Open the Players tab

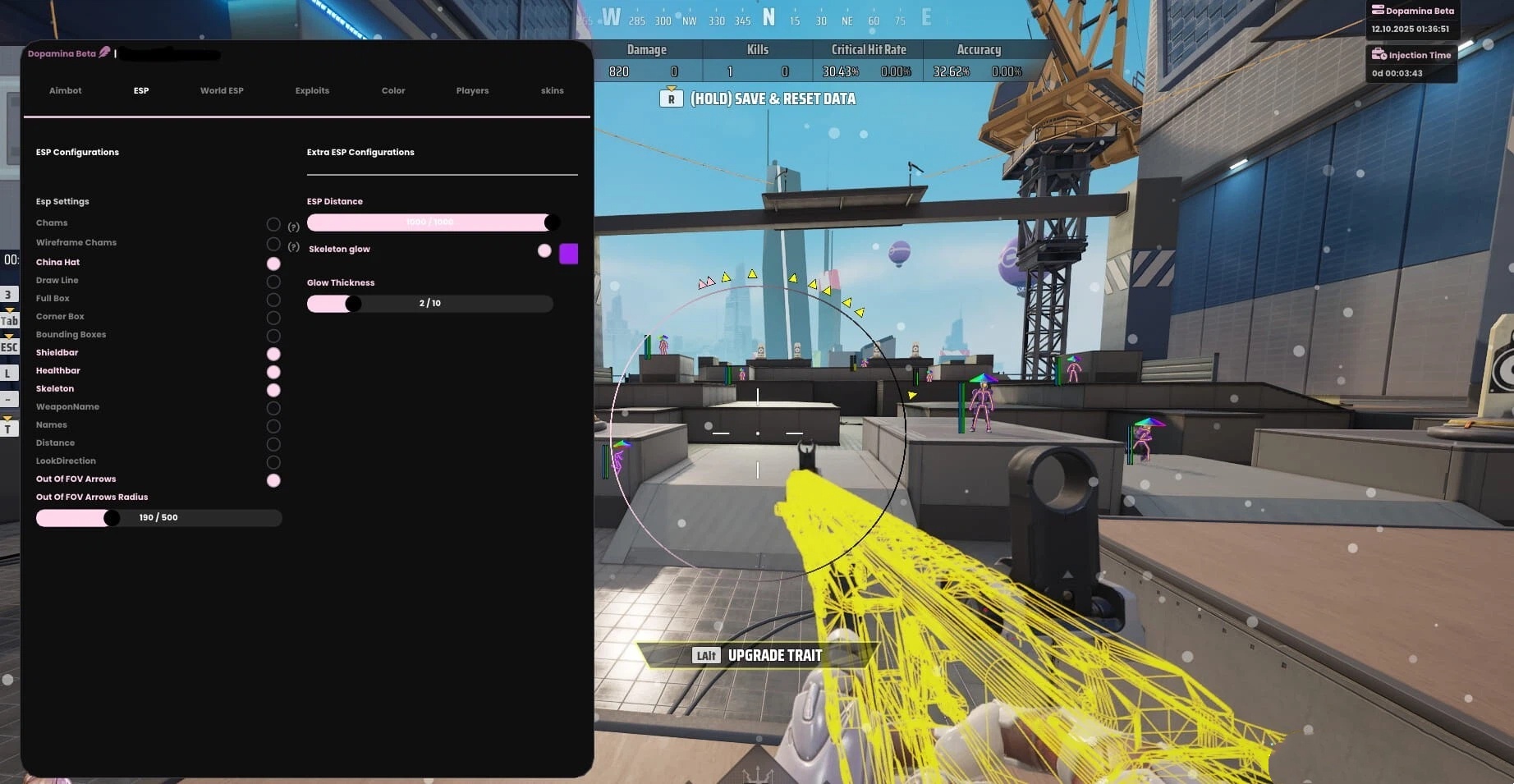[x=472, y=90]
